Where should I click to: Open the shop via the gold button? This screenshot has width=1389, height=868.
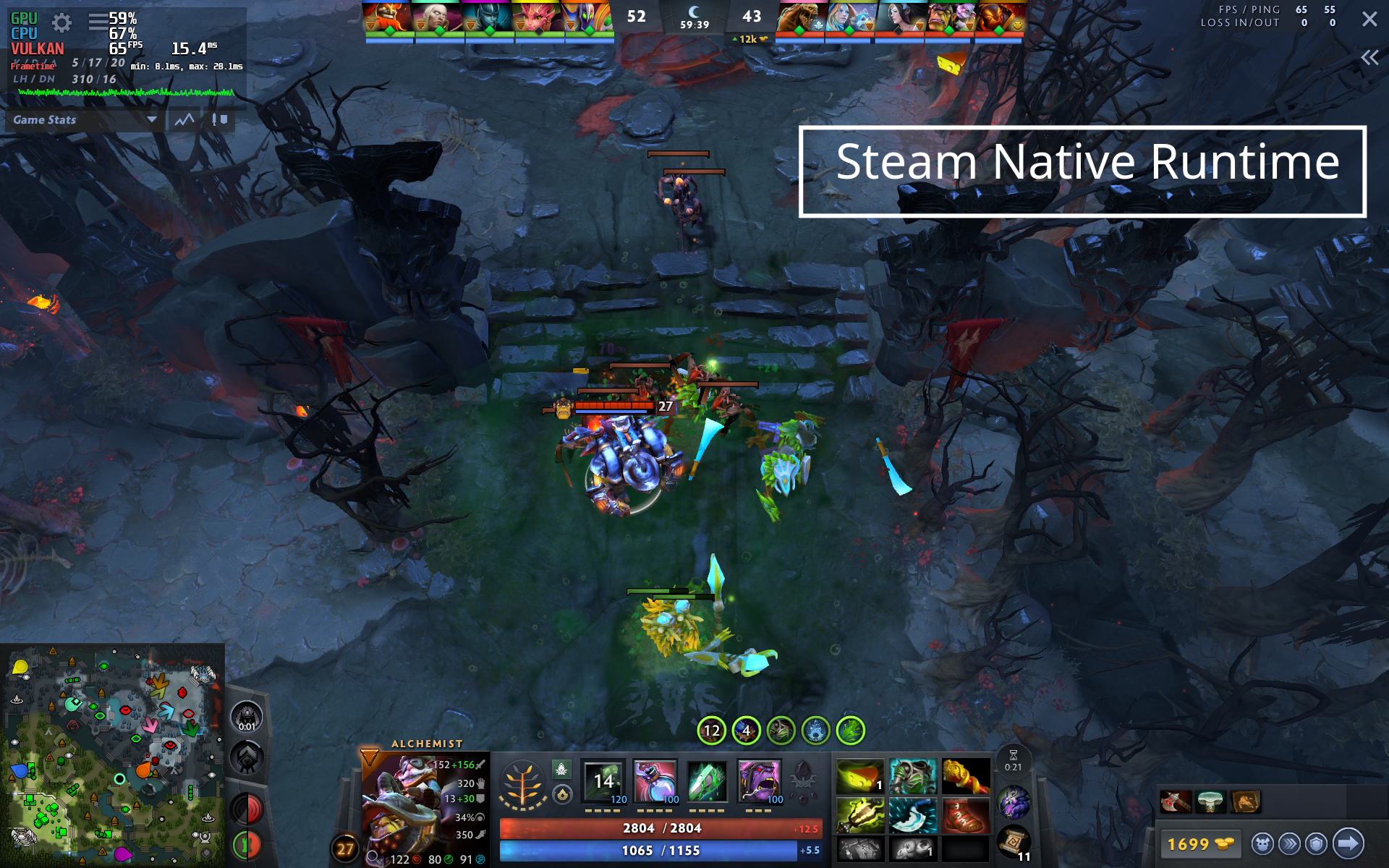(1200, 843)
